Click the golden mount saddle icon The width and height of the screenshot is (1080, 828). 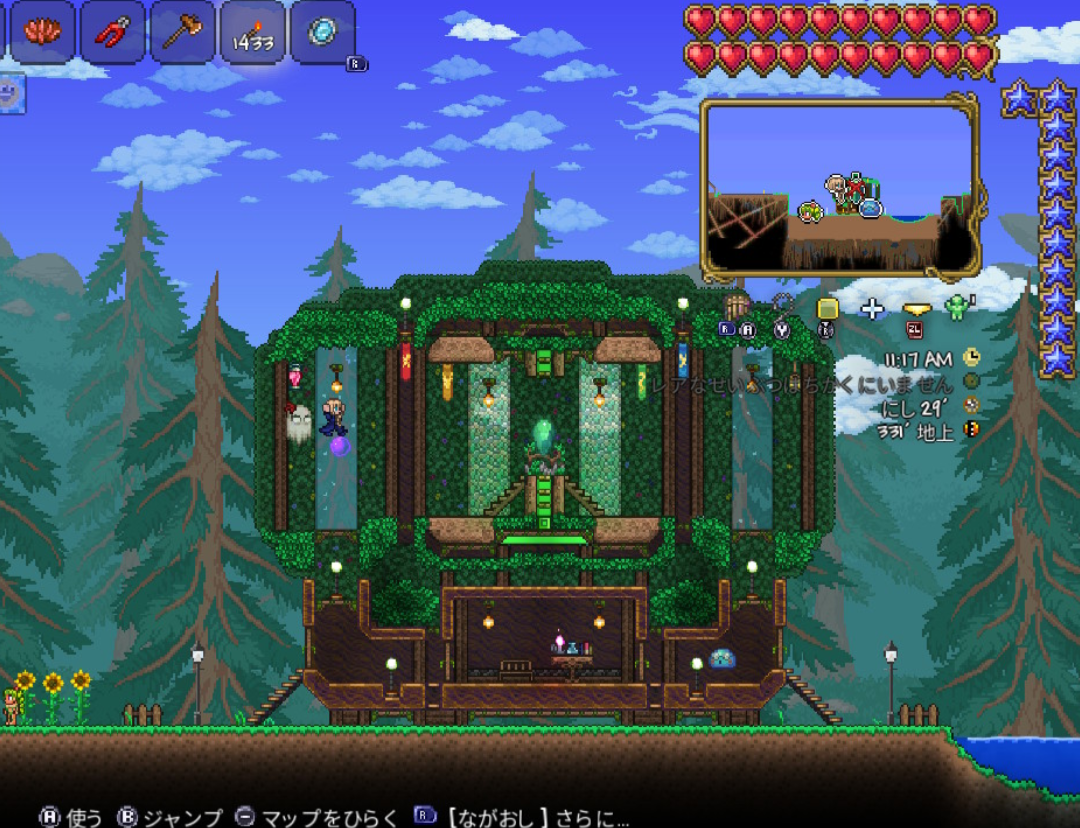(x=916, y=309)
